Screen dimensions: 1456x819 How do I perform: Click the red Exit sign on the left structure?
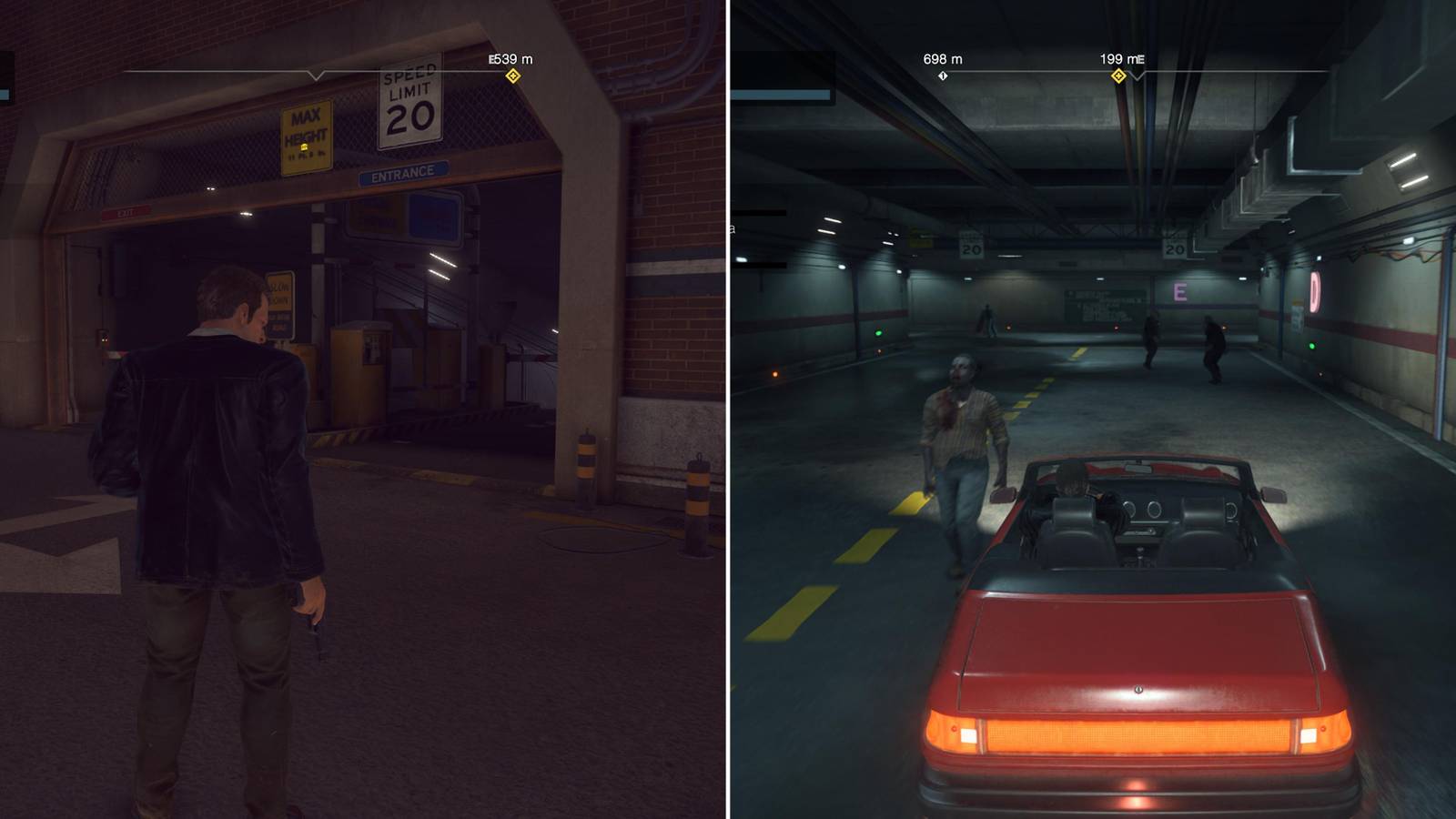126,213
